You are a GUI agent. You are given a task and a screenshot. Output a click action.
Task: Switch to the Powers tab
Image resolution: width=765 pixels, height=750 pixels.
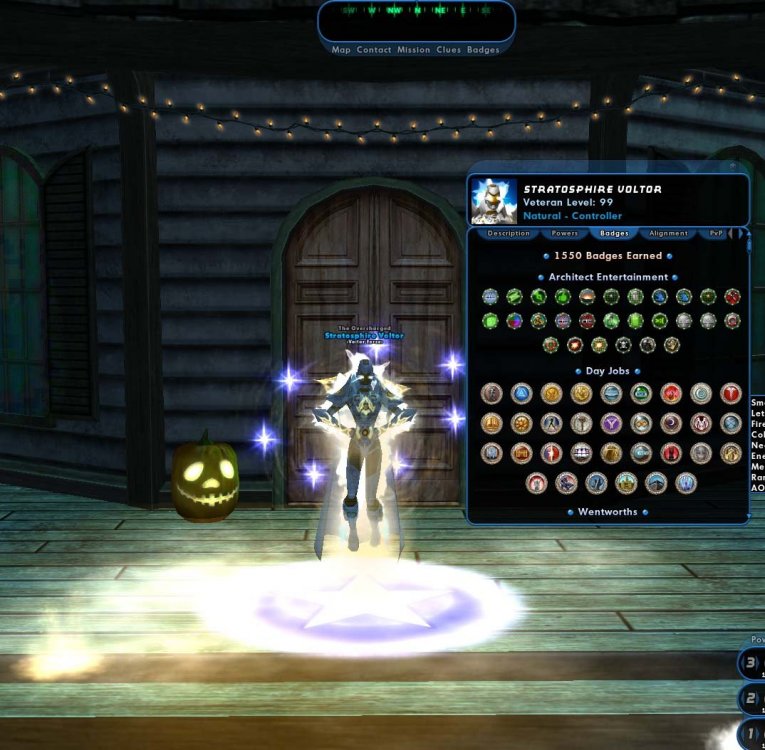(x=565, y=233)
